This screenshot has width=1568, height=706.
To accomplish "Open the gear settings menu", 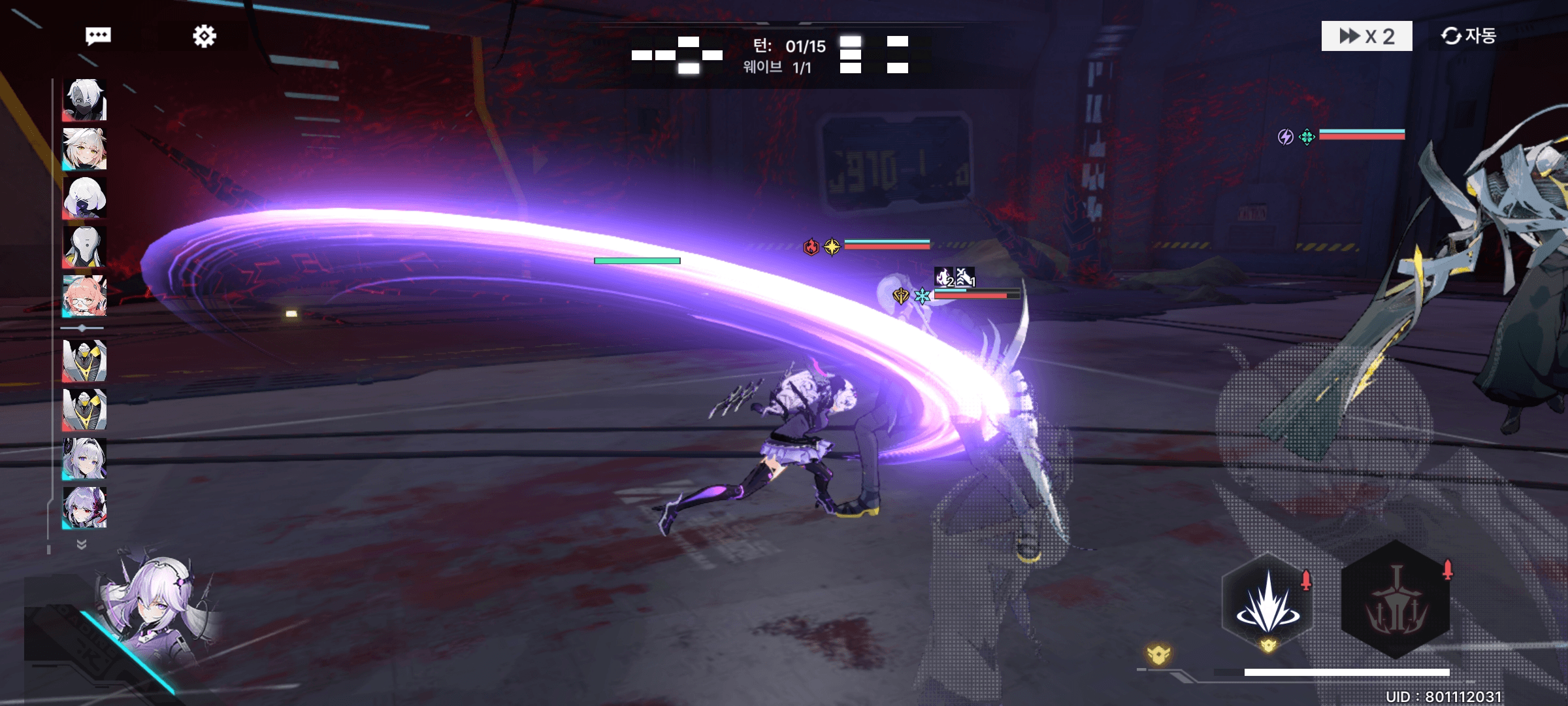I will point(204,36).
